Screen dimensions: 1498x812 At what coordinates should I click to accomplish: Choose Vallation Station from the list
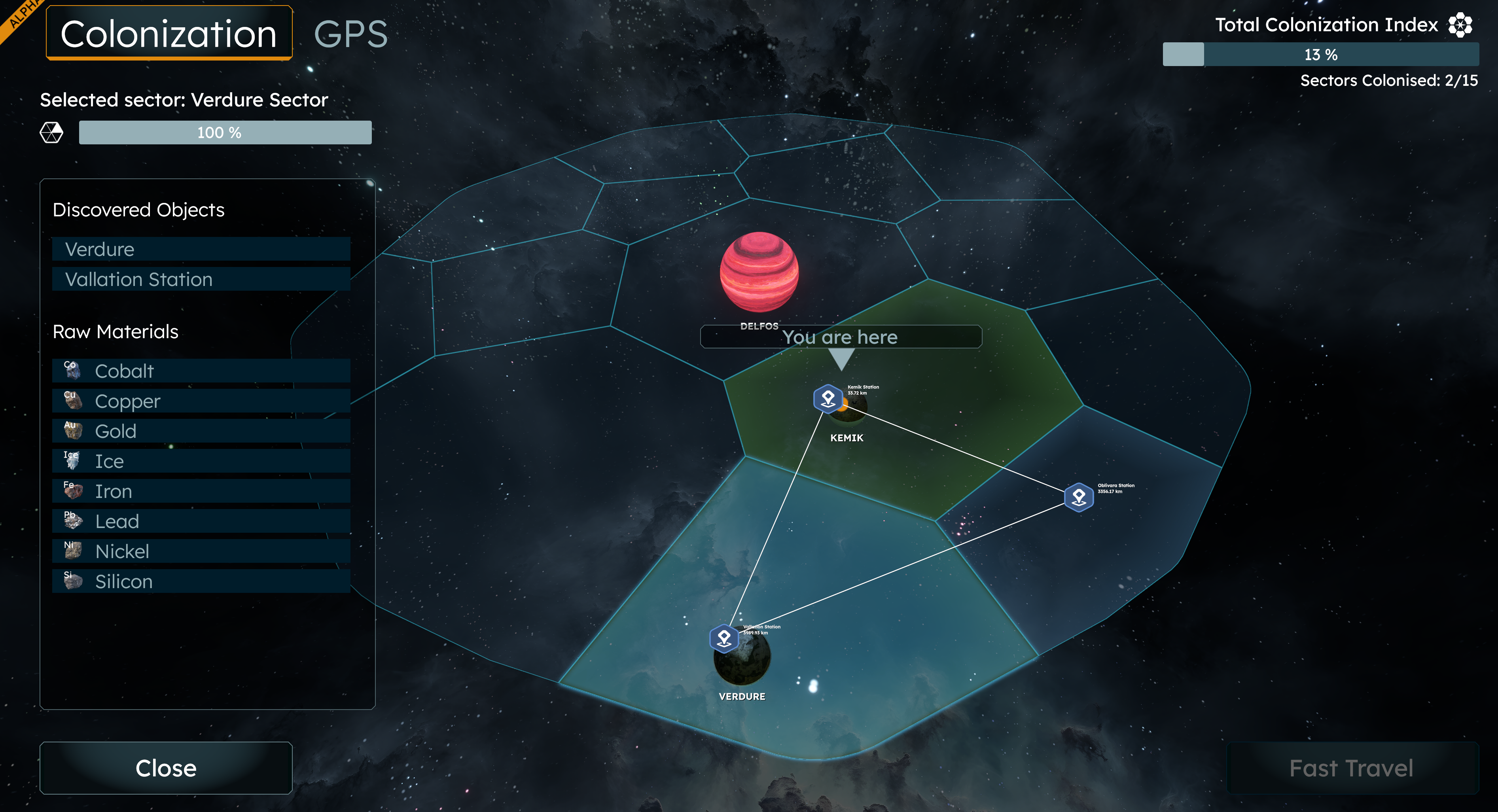click(201, 279)
